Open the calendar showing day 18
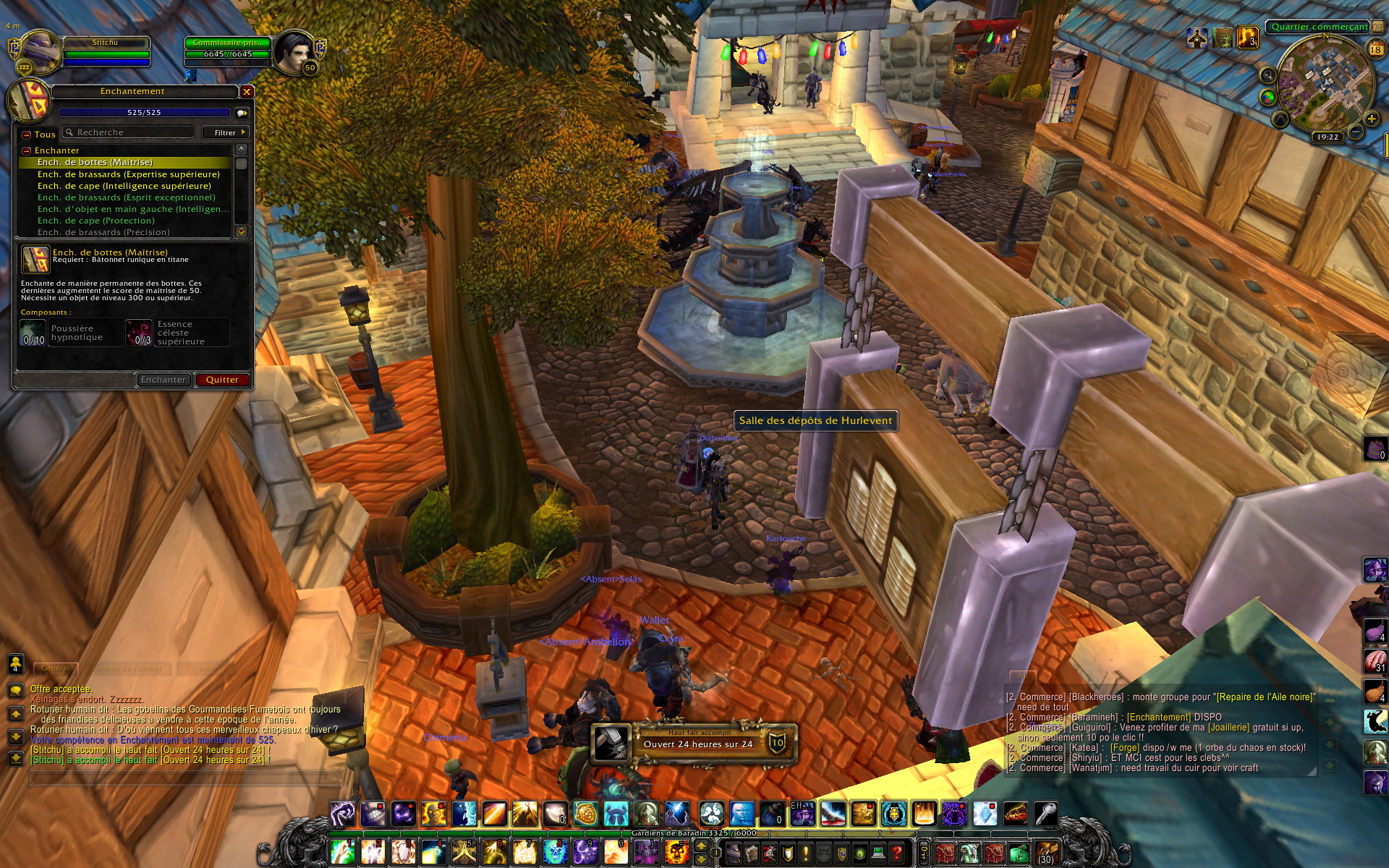Image resolution: width=1389 pixels, height=868 pixels. tap(1375, 49)
